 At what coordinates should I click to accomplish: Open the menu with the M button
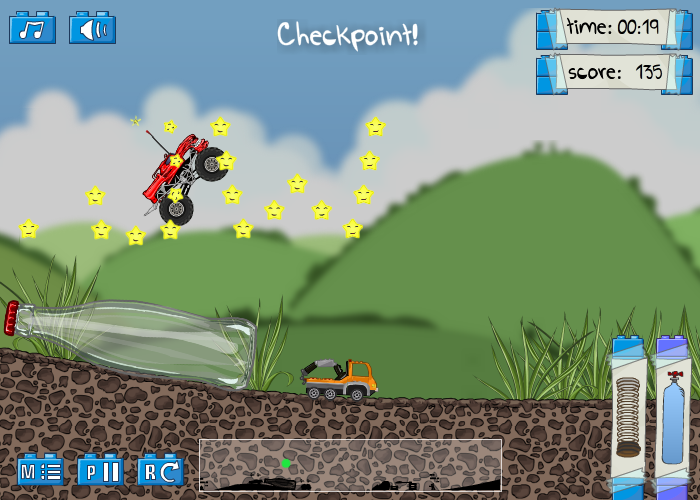click(40, 469)
